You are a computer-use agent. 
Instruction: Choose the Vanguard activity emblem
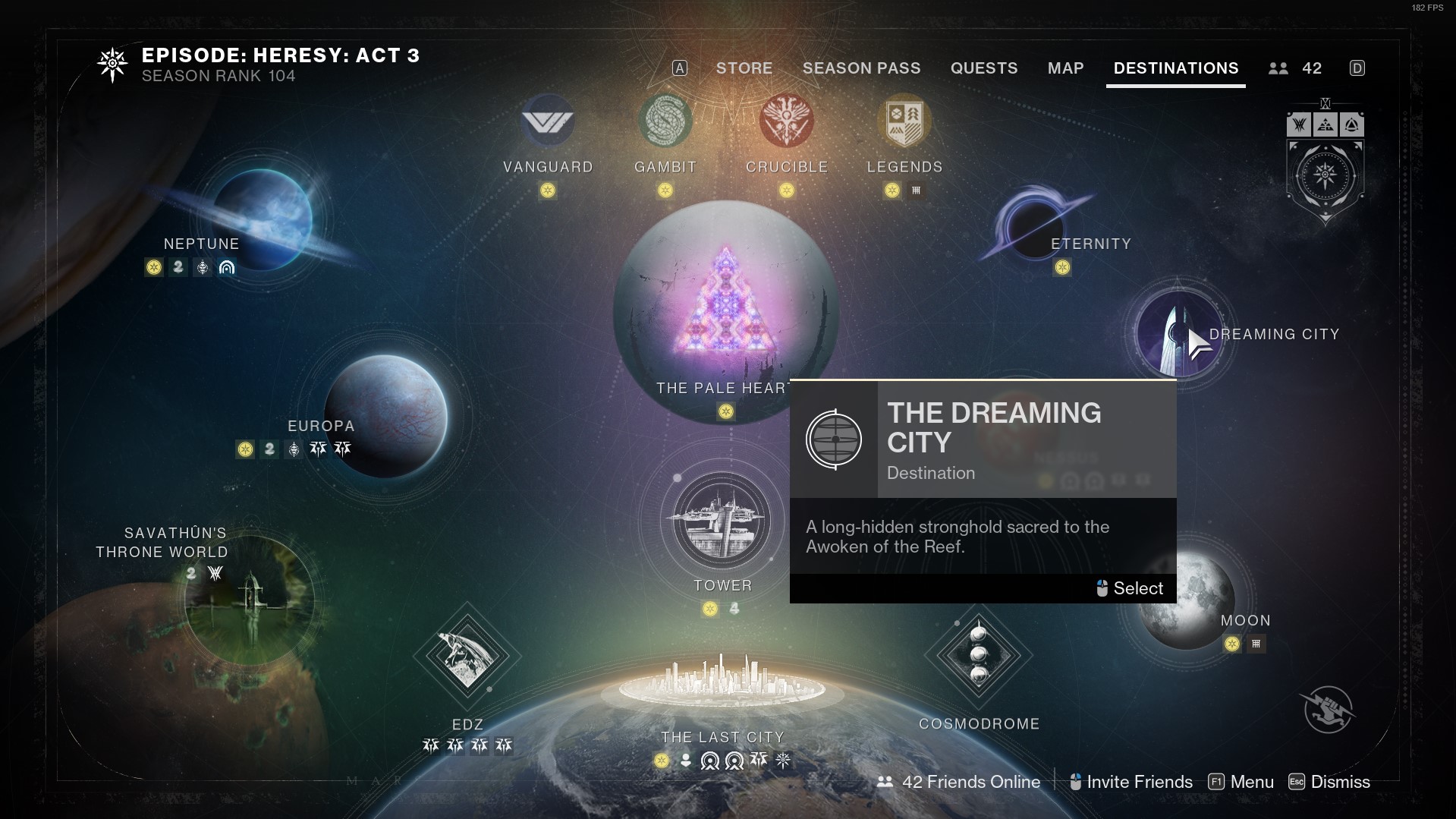tap(548, 121)
